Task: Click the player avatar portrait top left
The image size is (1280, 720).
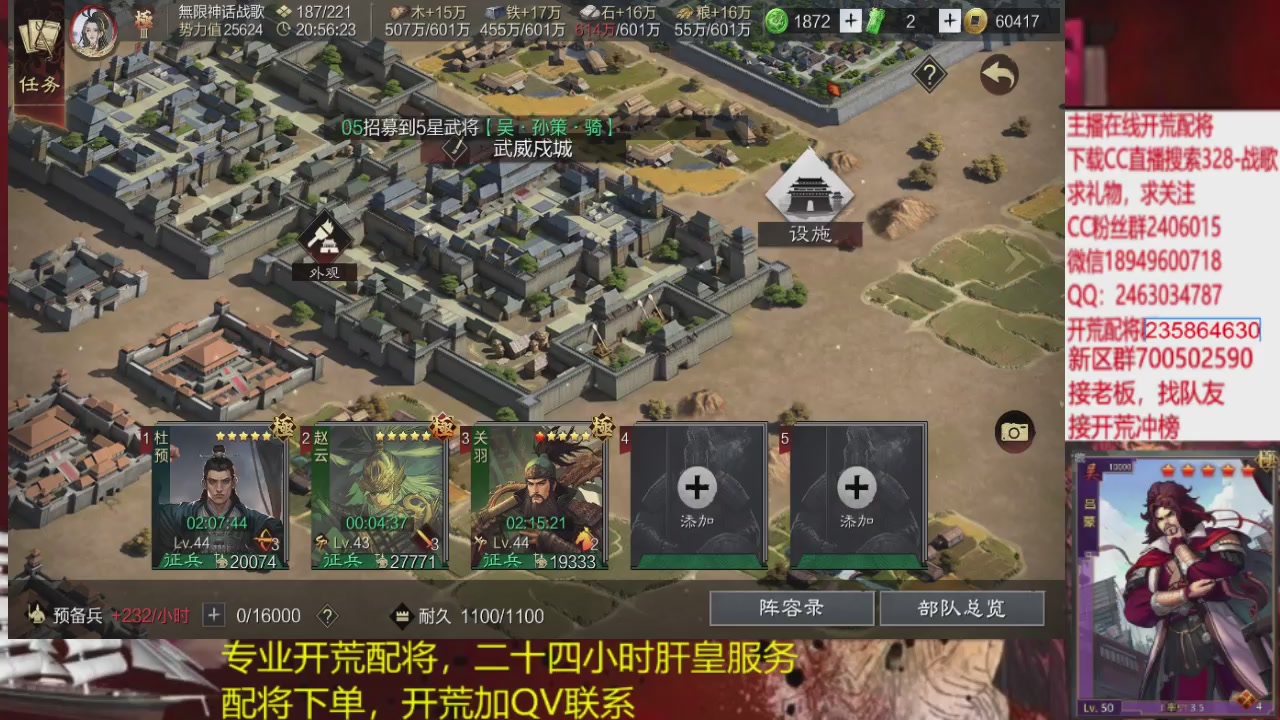Action: tap(92, 28)
